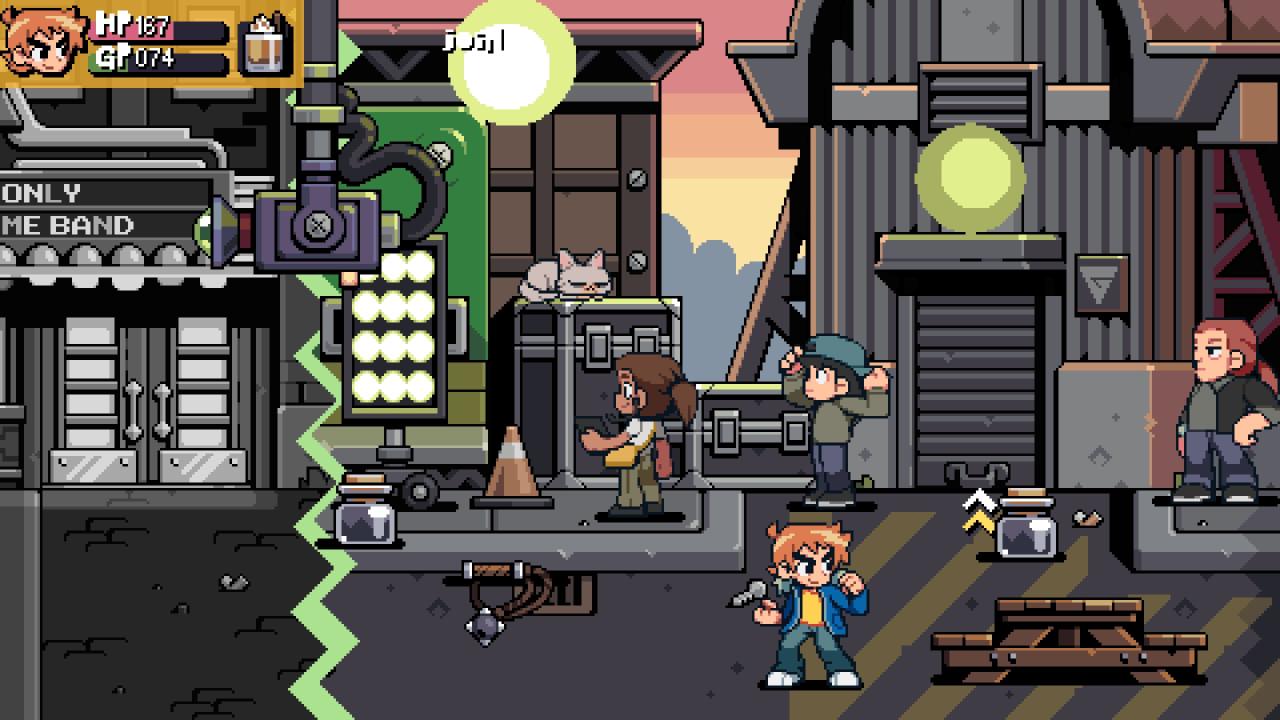1280x720 pixels.
Task: Select the whipped-cream drink item slot
Action: tap(265, 44)
